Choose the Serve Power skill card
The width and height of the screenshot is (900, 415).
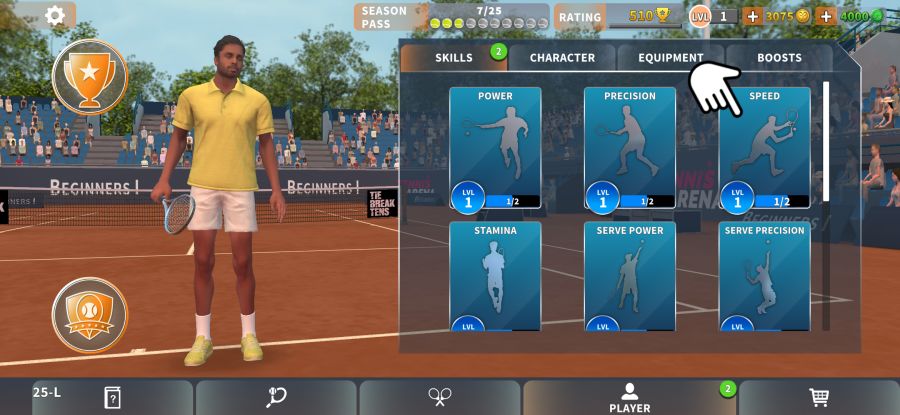click(x=630, y=276)
